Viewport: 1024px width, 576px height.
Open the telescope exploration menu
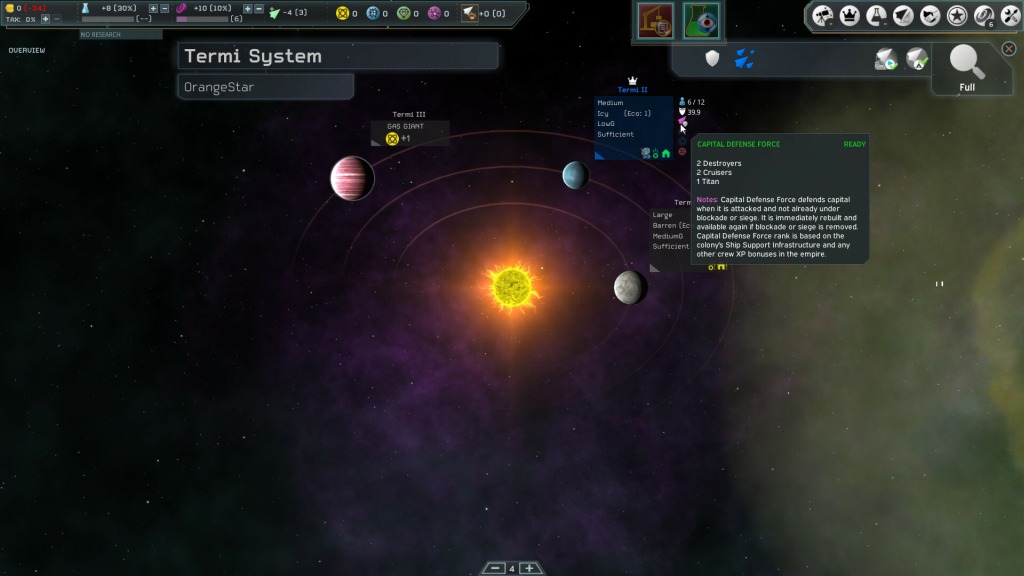[x=823, y=15]
